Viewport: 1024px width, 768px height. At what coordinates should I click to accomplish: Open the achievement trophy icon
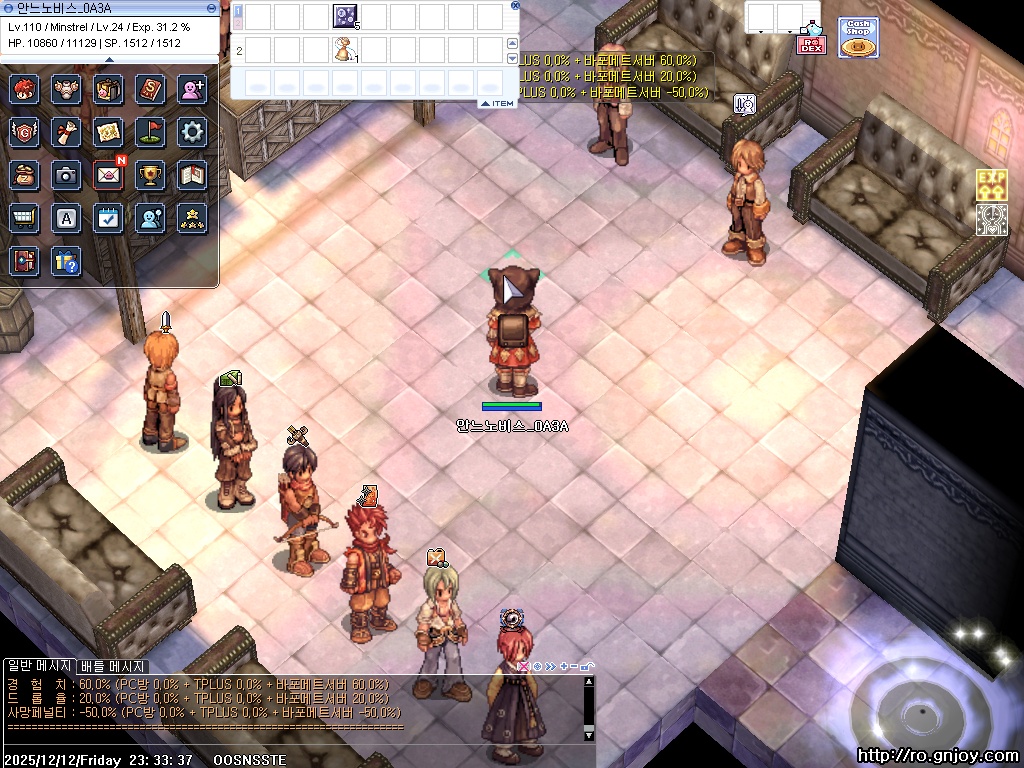point(150,175)
